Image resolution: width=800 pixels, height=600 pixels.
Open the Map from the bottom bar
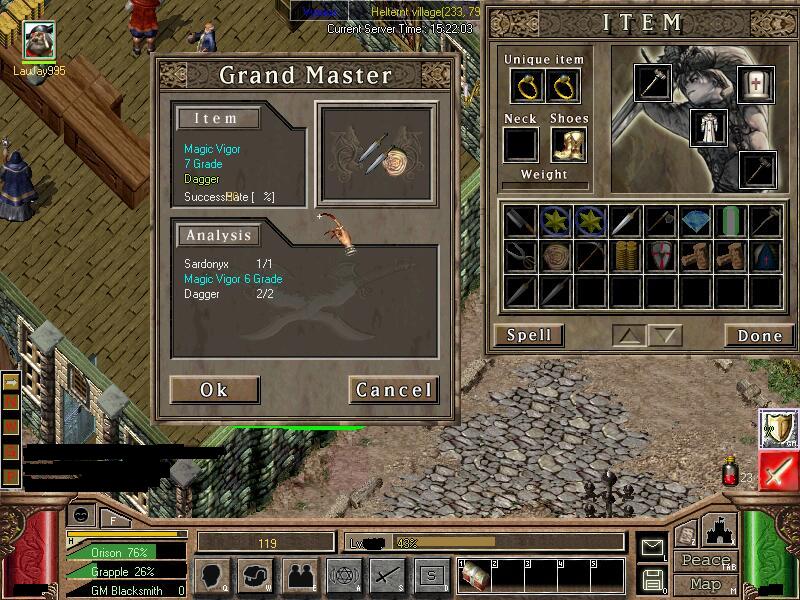704,584
